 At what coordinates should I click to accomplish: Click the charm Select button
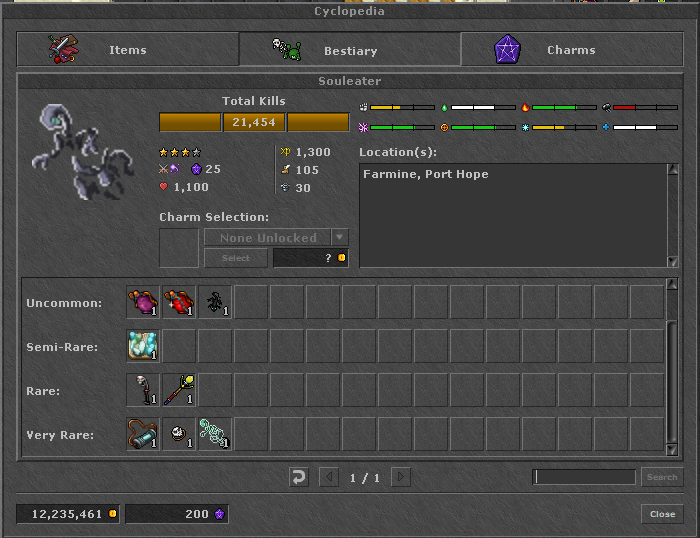[x=235, y=258]
